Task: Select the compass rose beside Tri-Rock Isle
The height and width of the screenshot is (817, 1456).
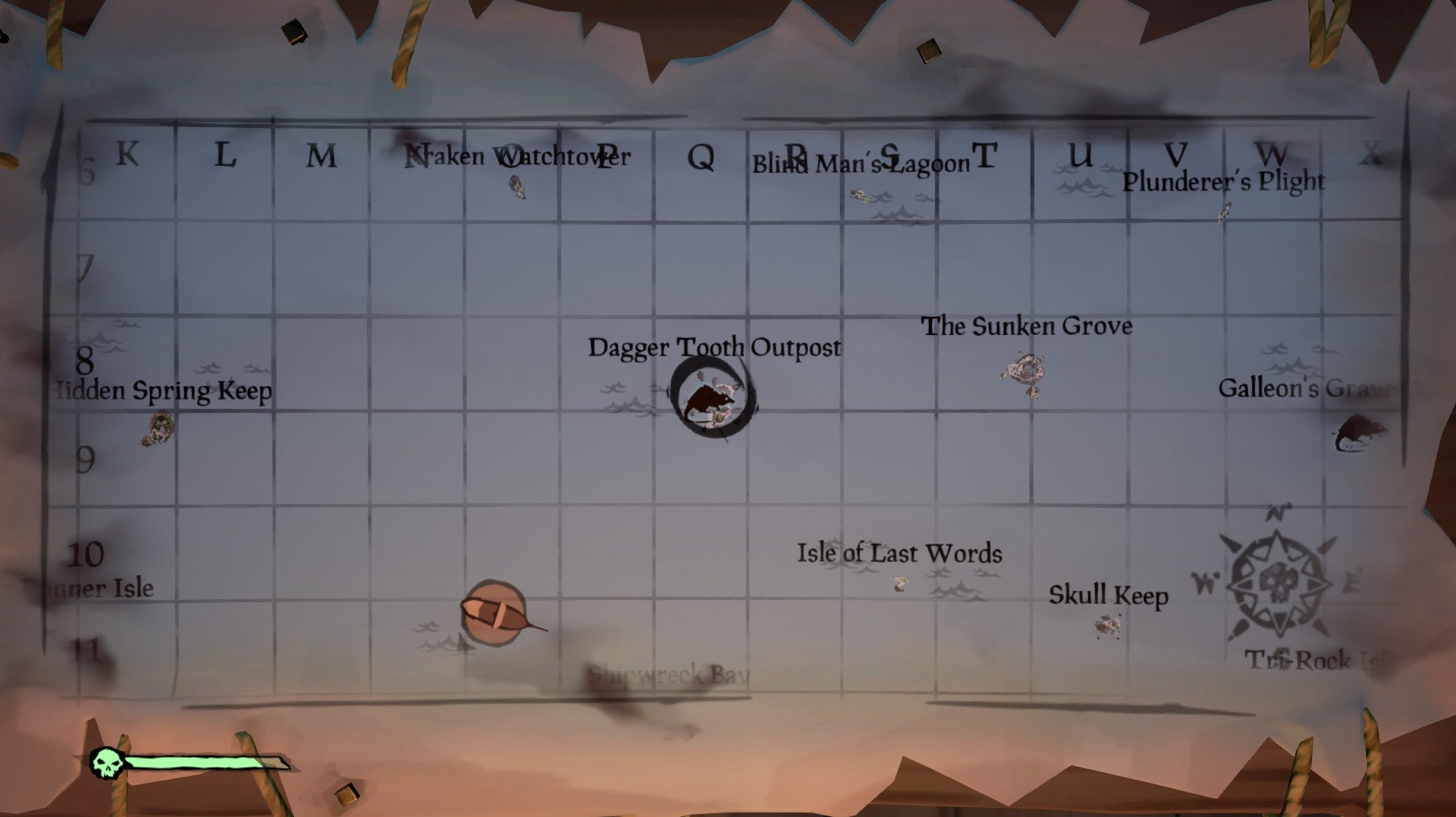Action: tap(1279, 585)
